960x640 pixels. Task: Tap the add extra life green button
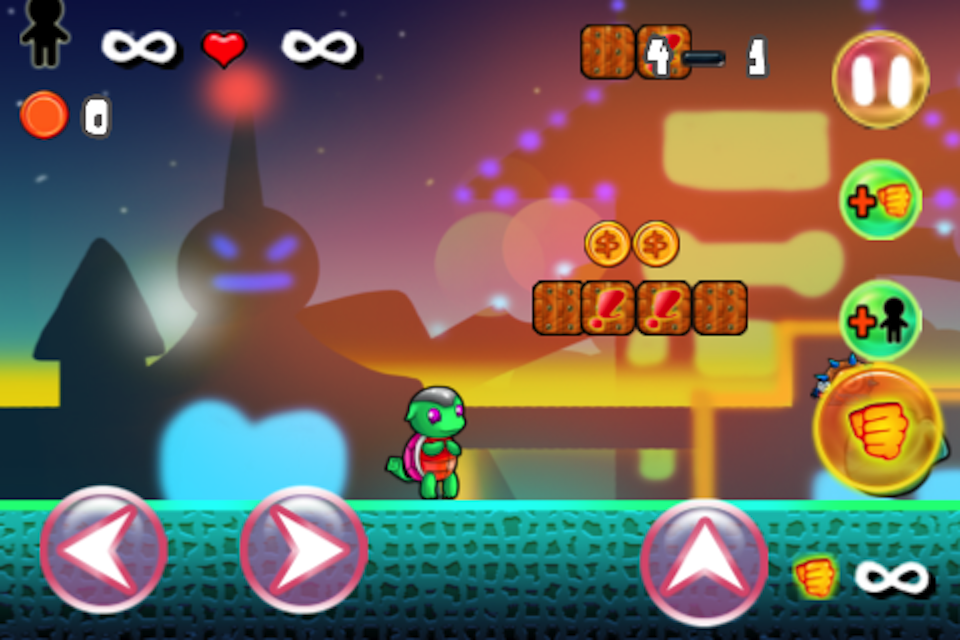point(880,320)
